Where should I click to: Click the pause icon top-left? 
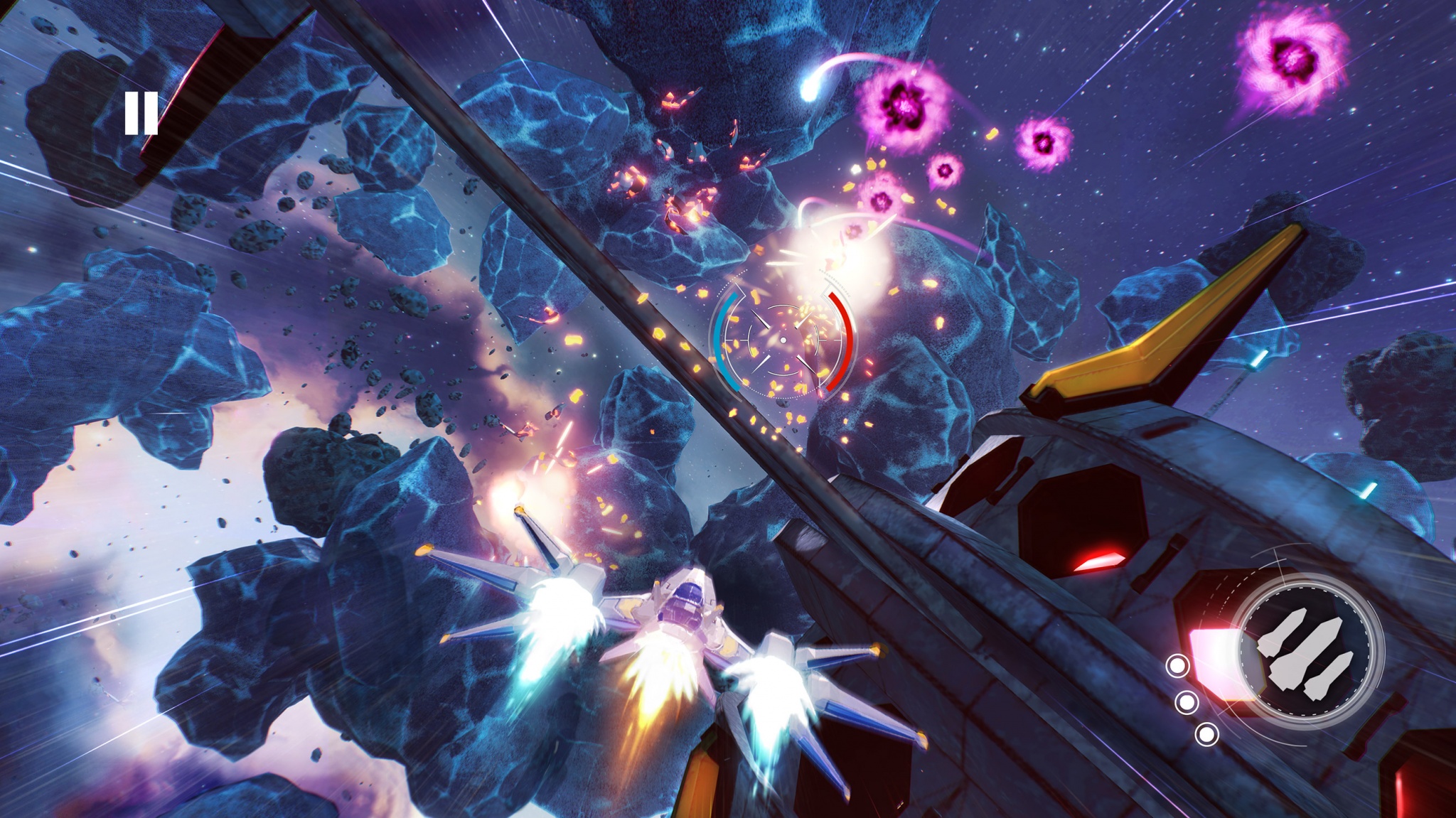coord(142,114)
